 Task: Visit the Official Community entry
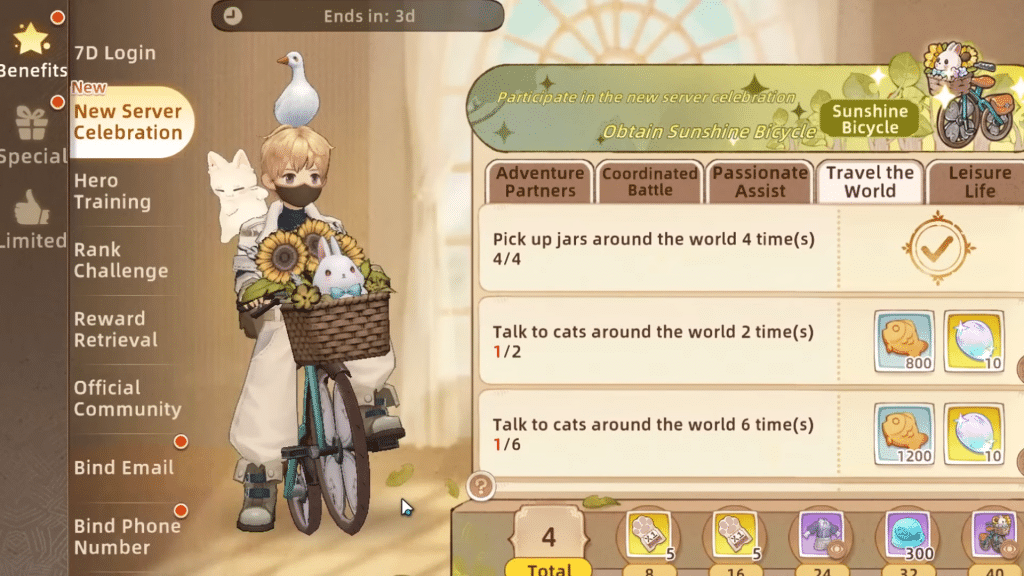pyautogui.click(x=127, y=398)
